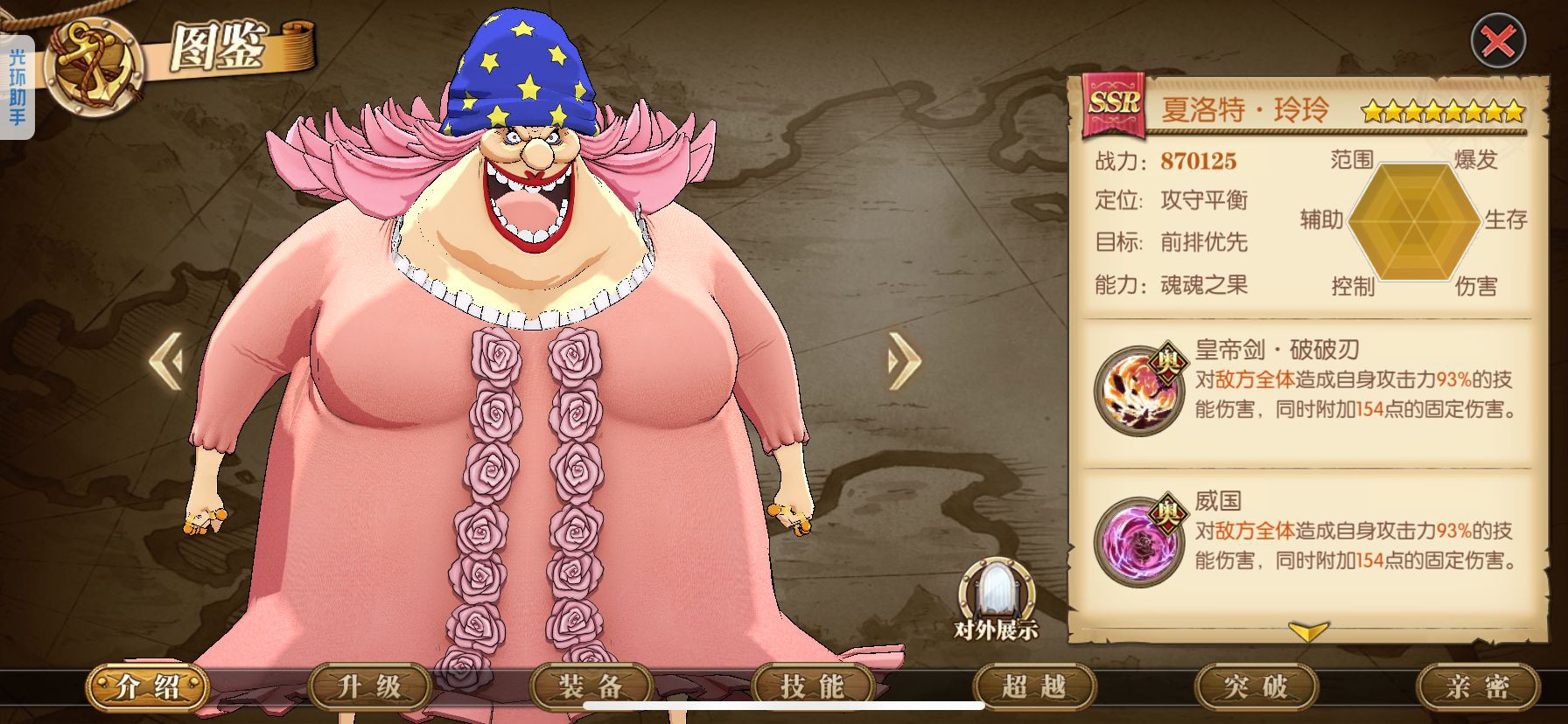The width and height of the screenshot is (1568, 724).
Task: Switch to the 介绍 tab
Action: point(148,686)
